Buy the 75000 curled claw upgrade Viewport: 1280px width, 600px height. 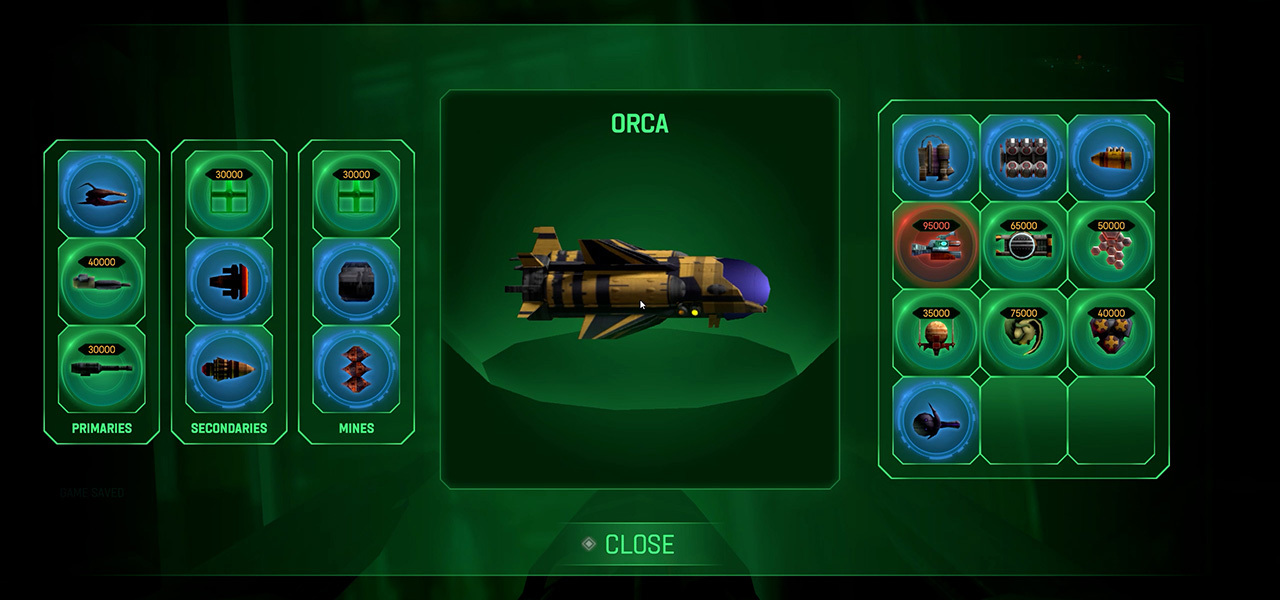[1023, 333]
